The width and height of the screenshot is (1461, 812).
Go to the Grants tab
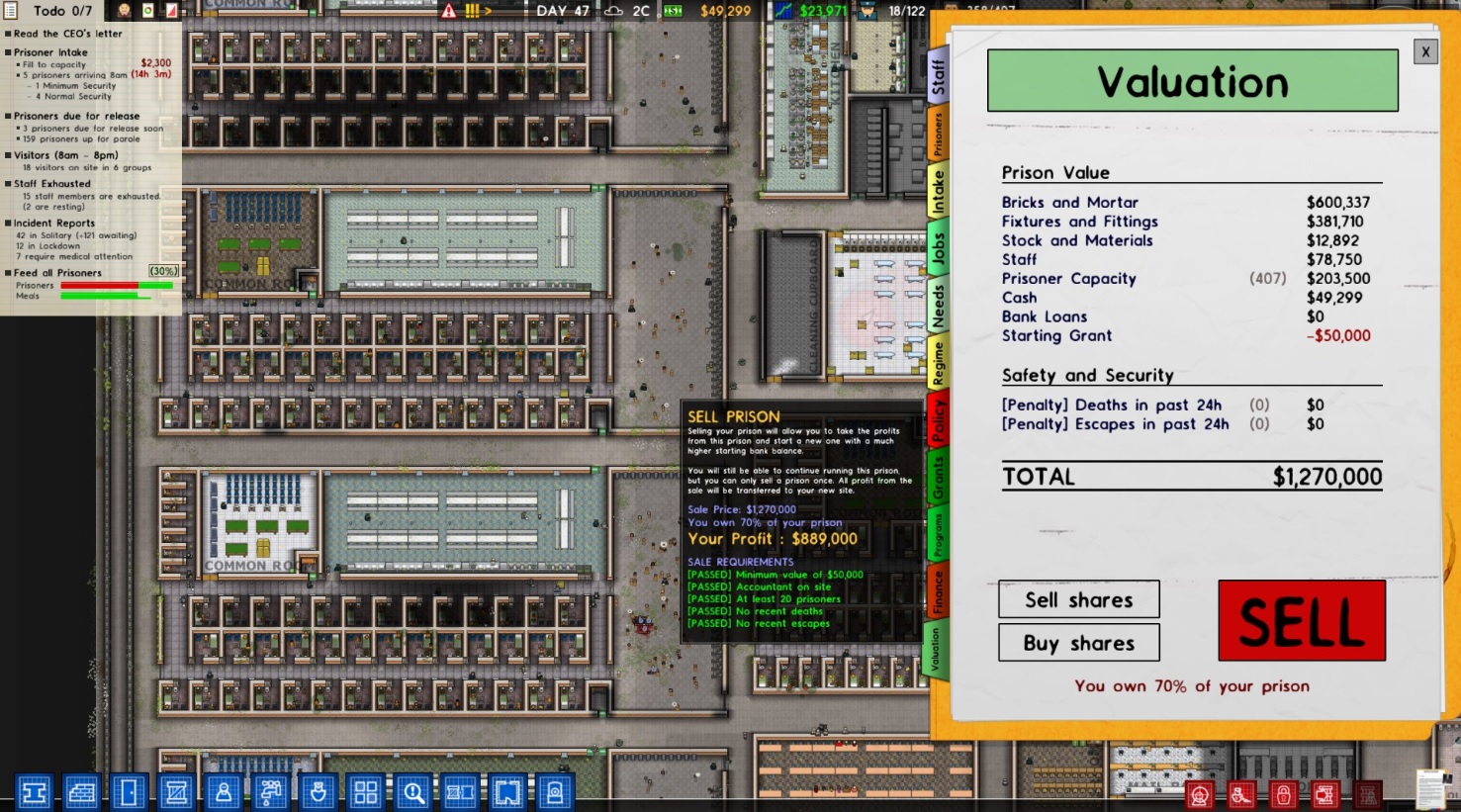pyautogui.click(x=938, y=478)
